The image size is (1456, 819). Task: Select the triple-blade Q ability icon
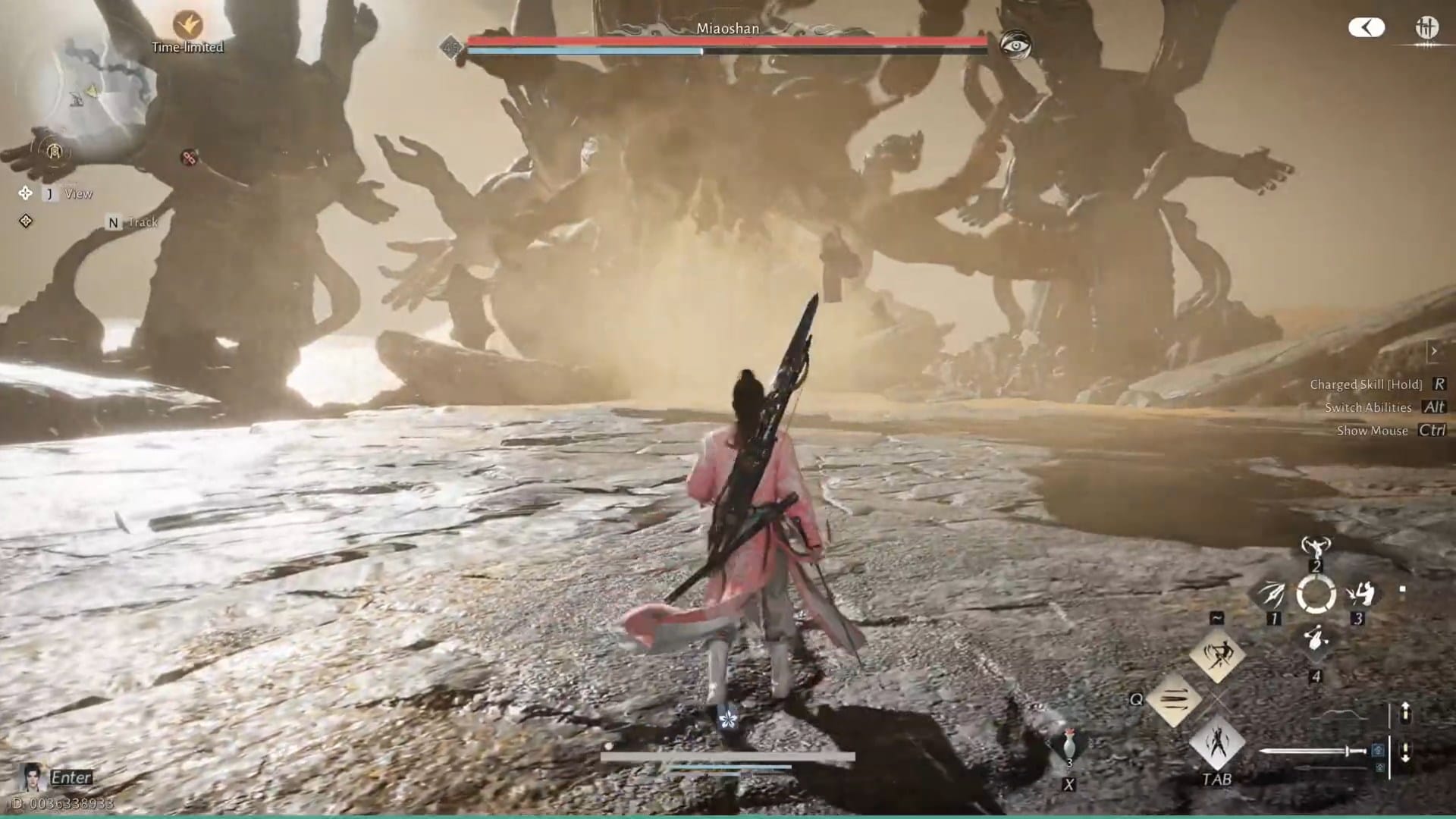[1173, 699]
